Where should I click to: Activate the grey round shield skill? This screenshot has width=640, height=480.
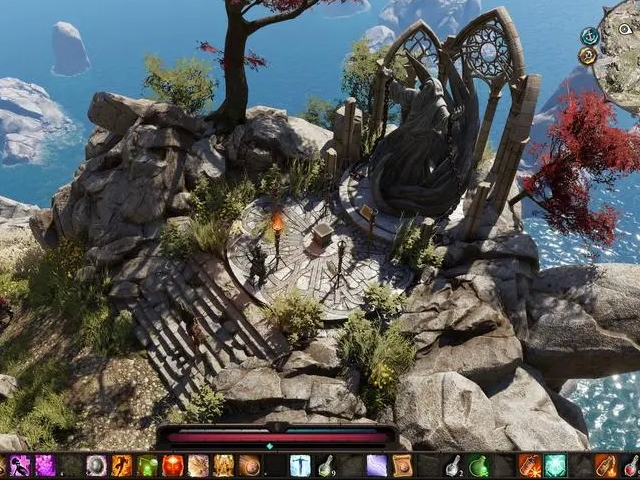97,465
